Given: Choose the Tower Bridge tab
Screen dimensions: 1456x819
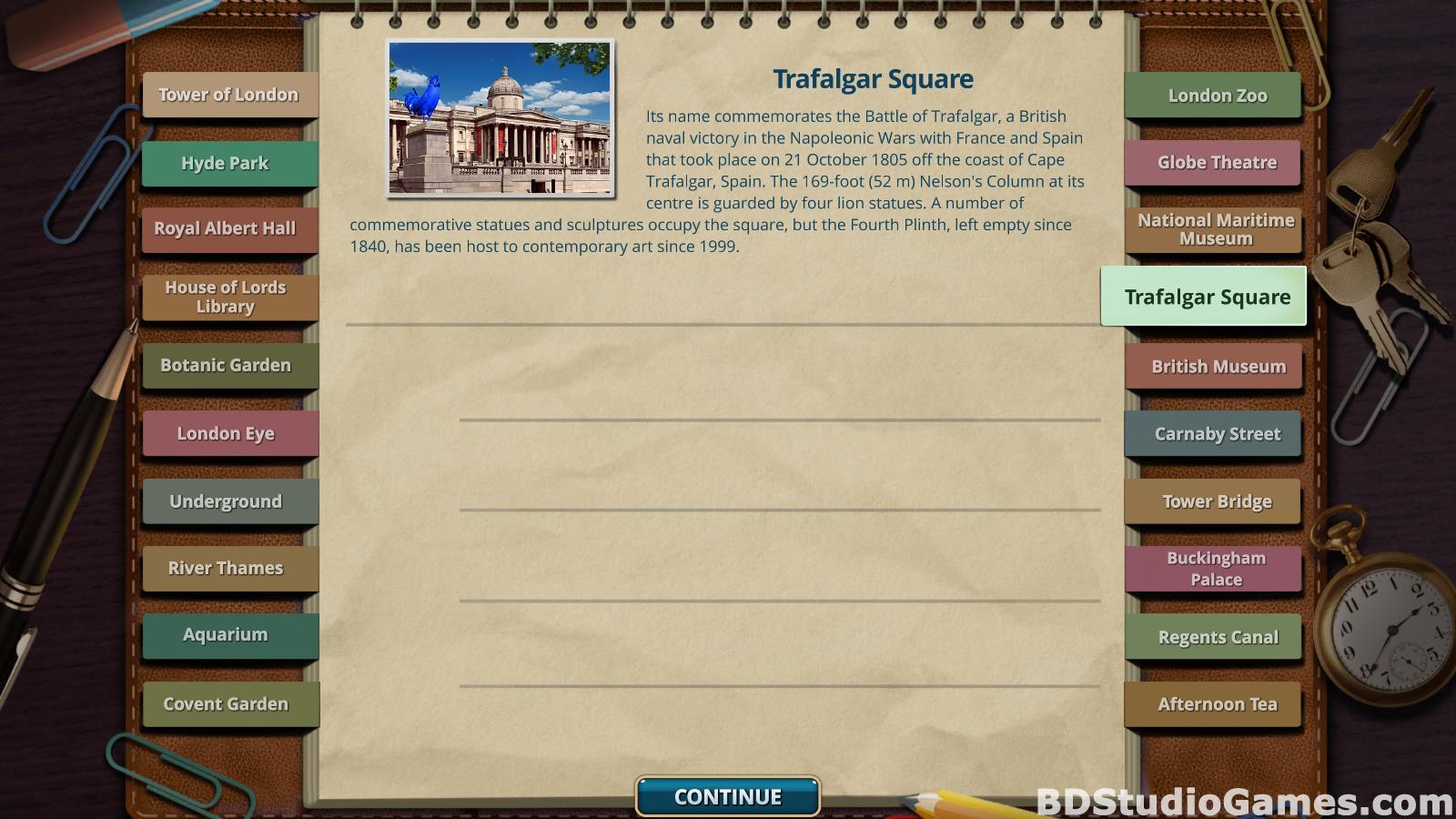Looking at the screenshot, I should click(x=1217, y=501).
